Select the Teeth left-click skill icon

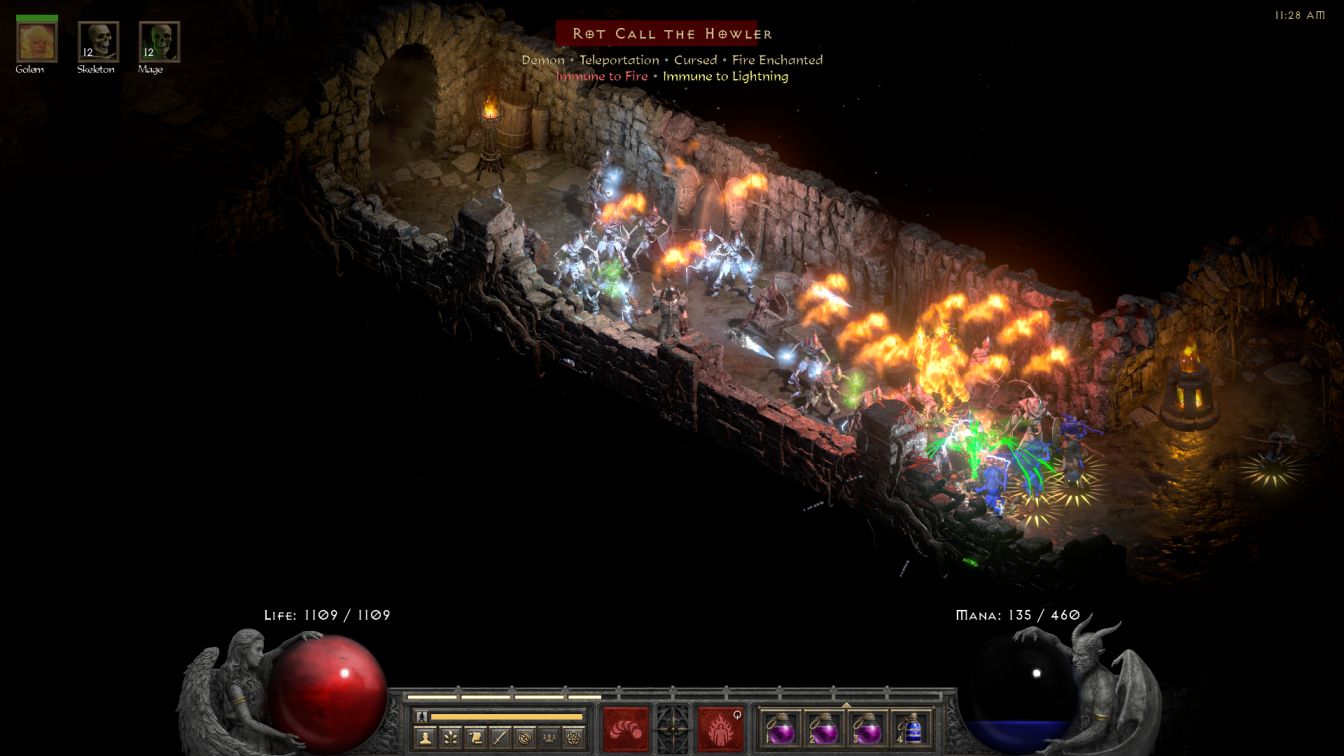tap(626, 727)
